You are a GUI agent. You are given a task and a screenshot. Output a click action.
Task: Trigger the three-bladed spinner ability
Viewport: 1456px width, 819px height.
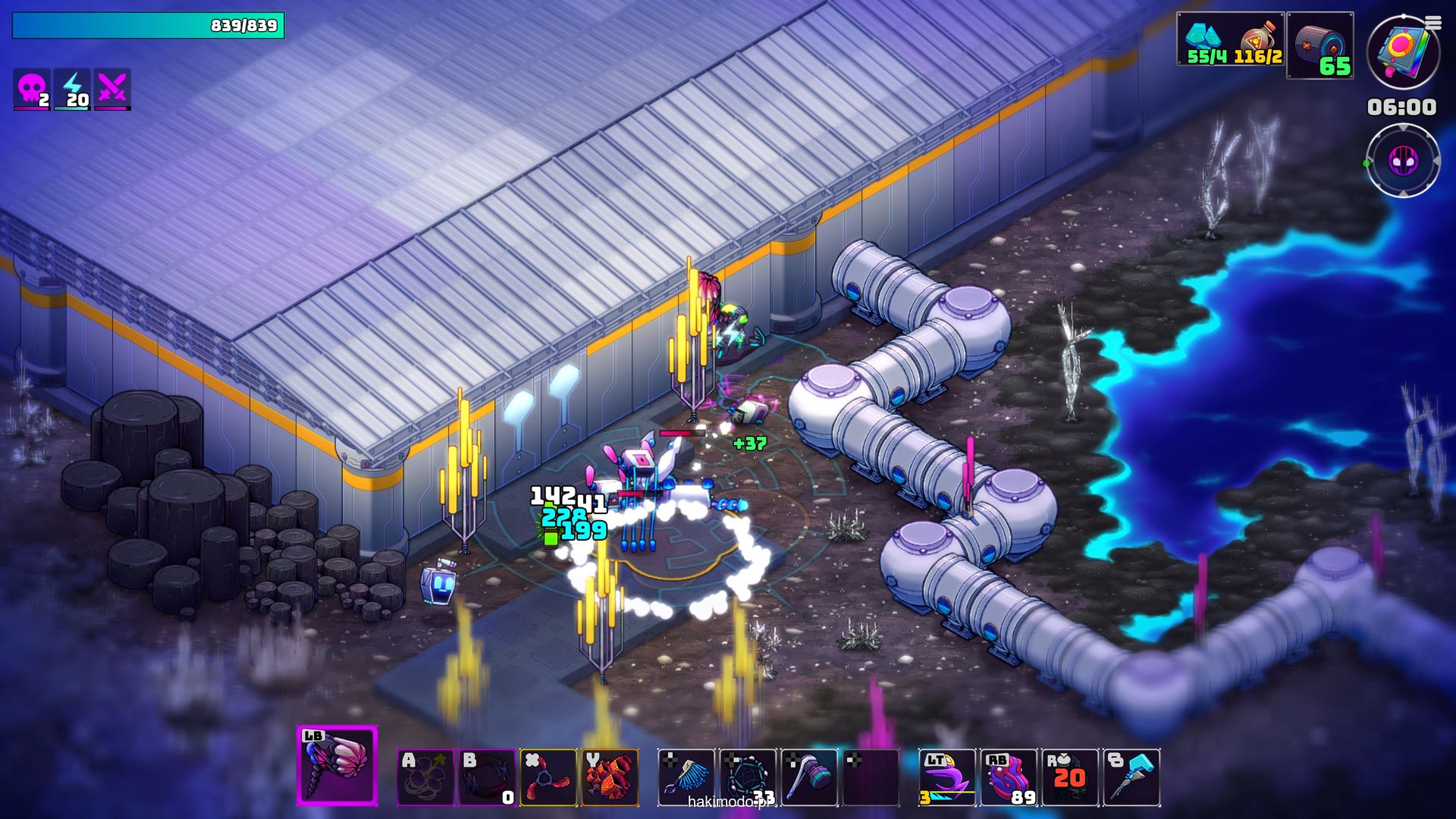click(x=548, y=777)
